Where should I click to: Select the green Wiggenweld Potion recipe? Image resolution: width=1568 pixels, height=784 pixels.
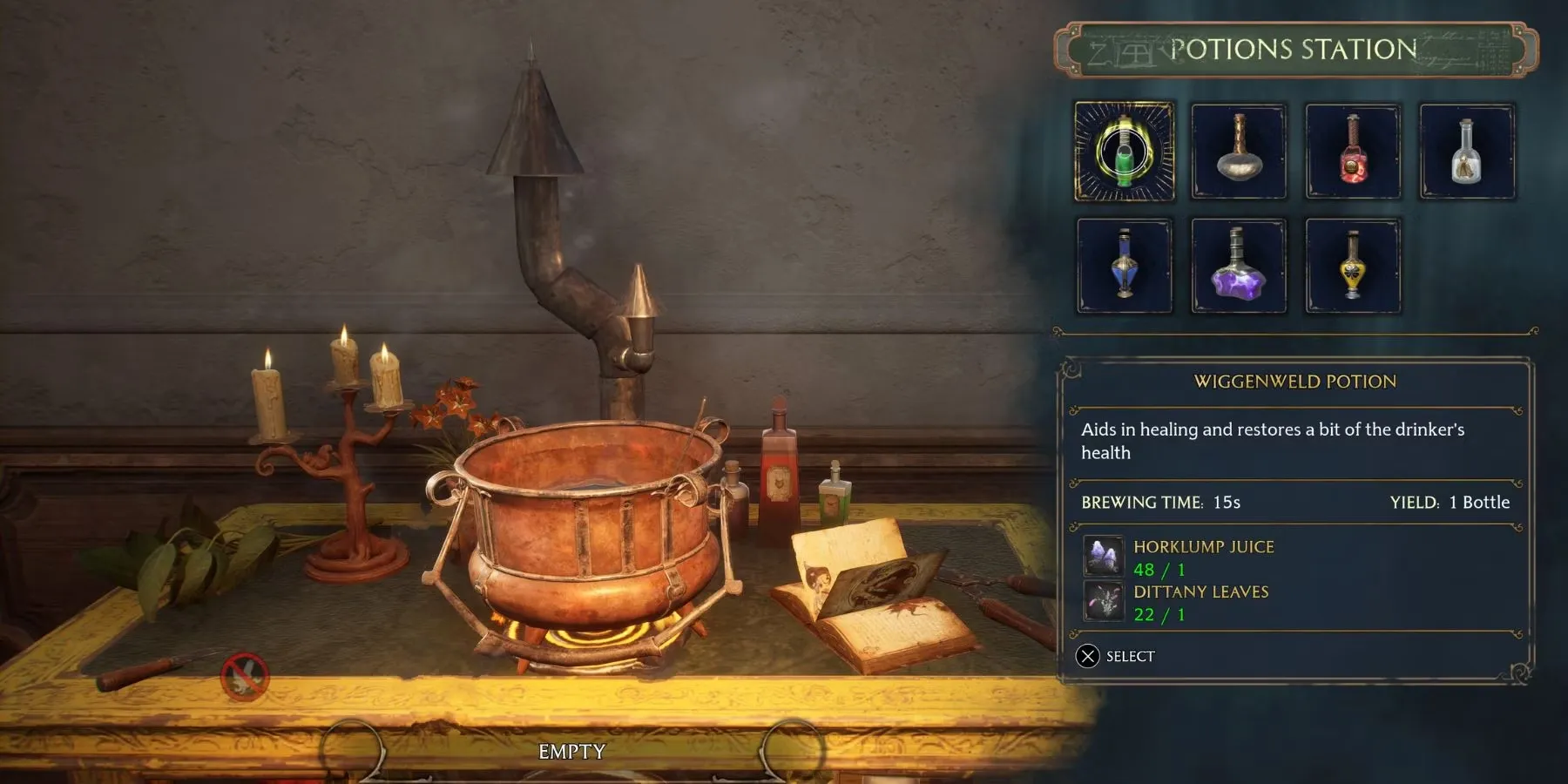pyautogui.click(x=1125, y=152)
